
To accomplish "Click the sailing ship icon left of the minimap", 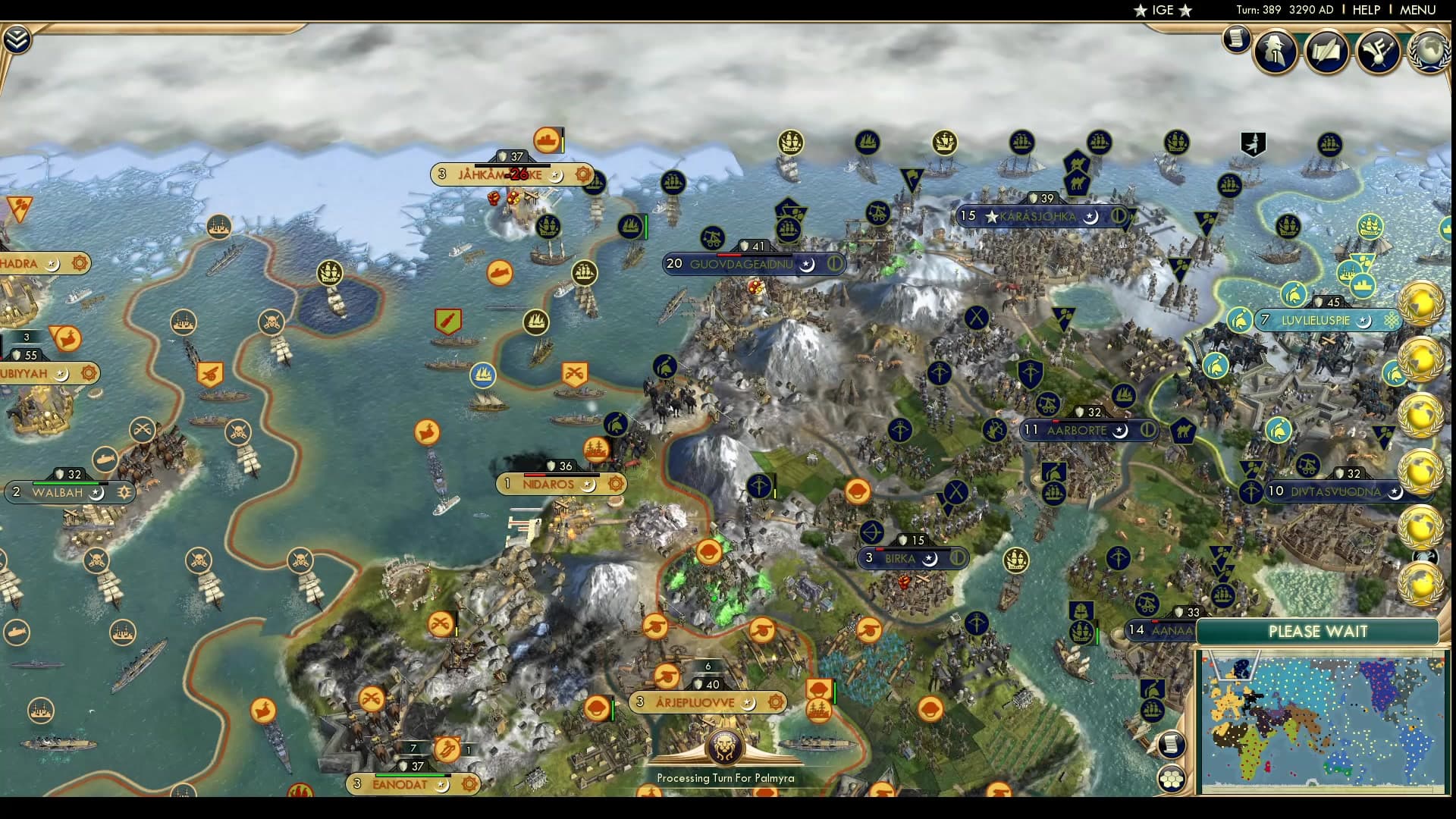I will tap(1151, 711).
